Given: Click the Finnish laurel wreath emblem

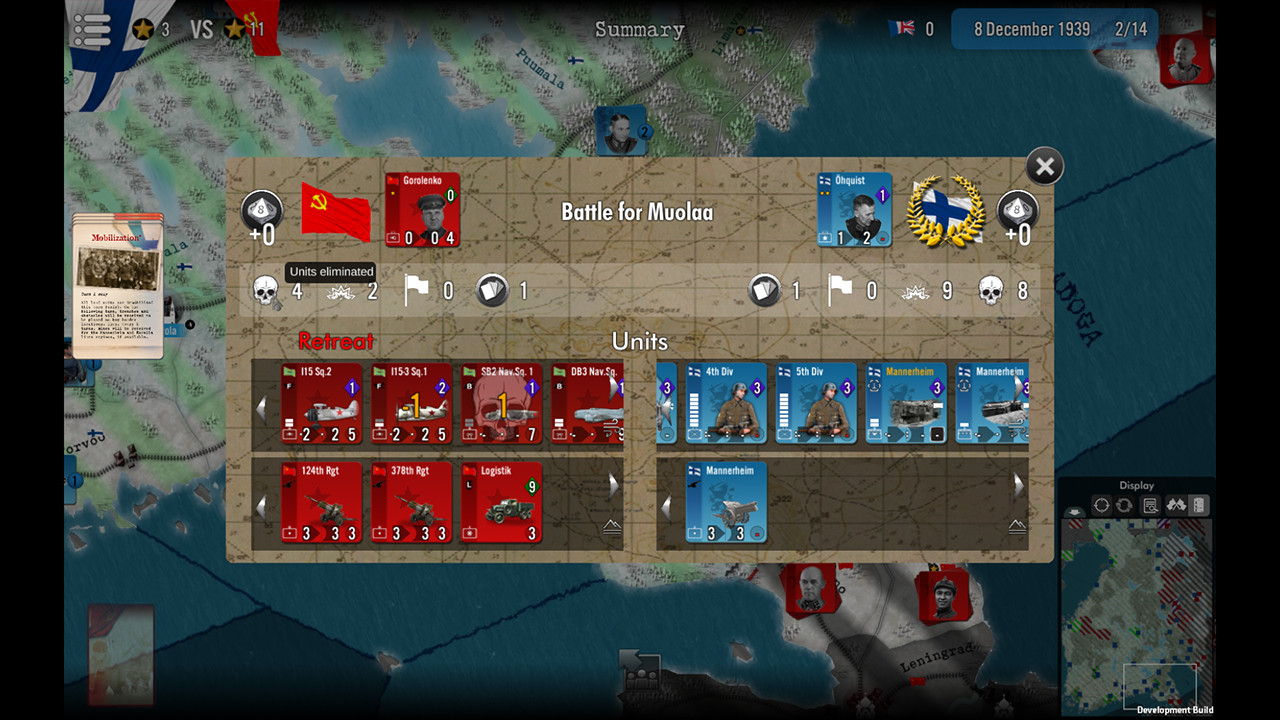Looking at the screenshot, I should point(945,210).
